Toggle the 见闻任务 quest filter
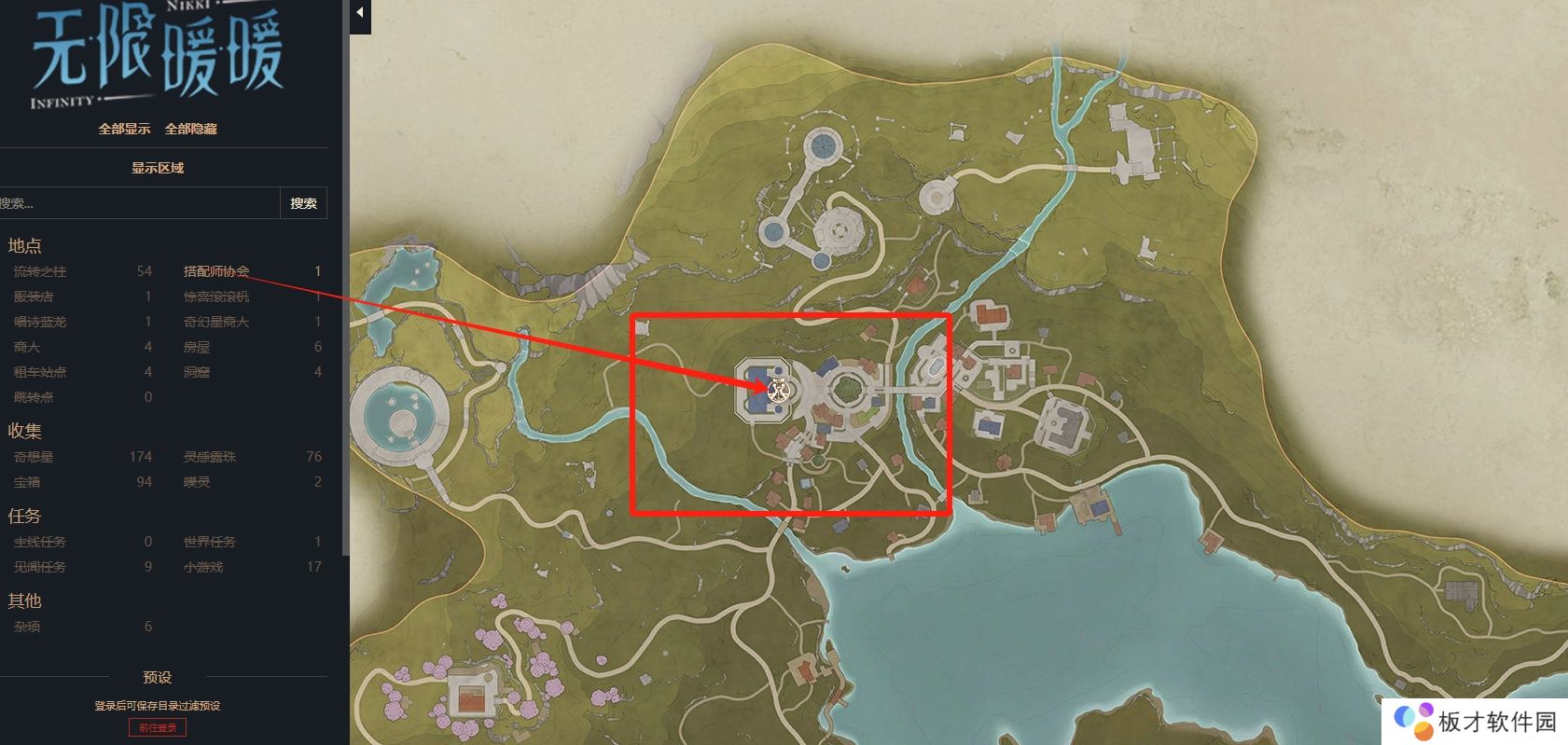This screenshot has height=745, width=1568. tap(40, 567)
